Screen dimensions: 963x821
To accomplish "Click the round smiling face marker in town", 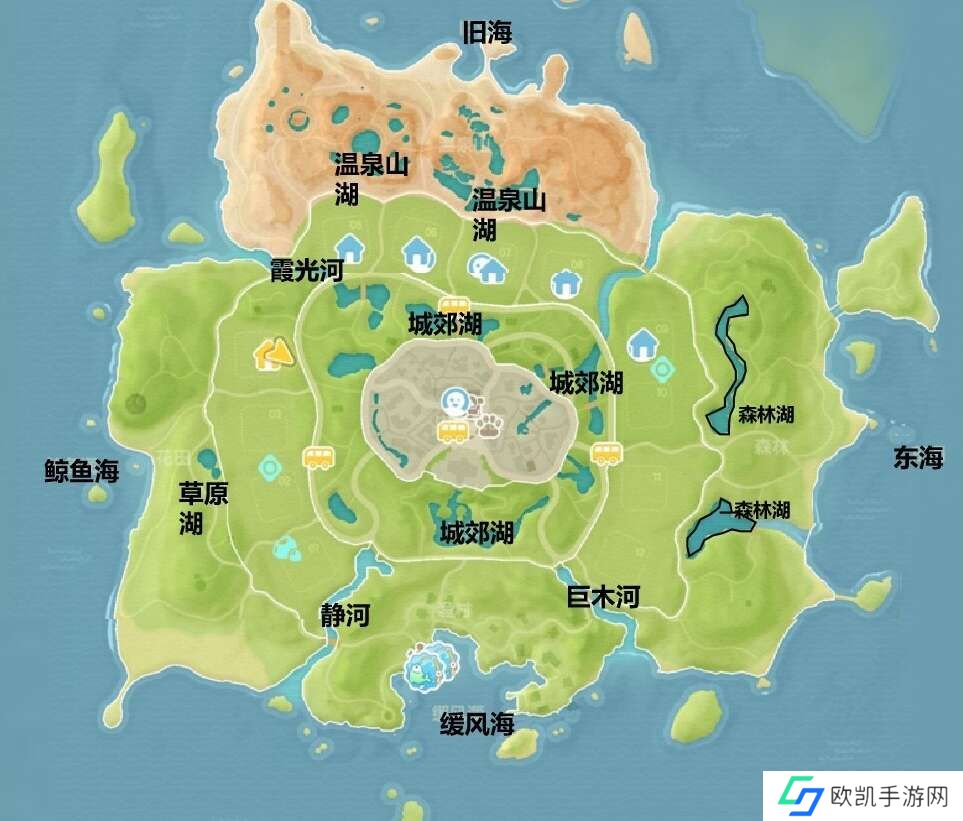I will (454, 402).
